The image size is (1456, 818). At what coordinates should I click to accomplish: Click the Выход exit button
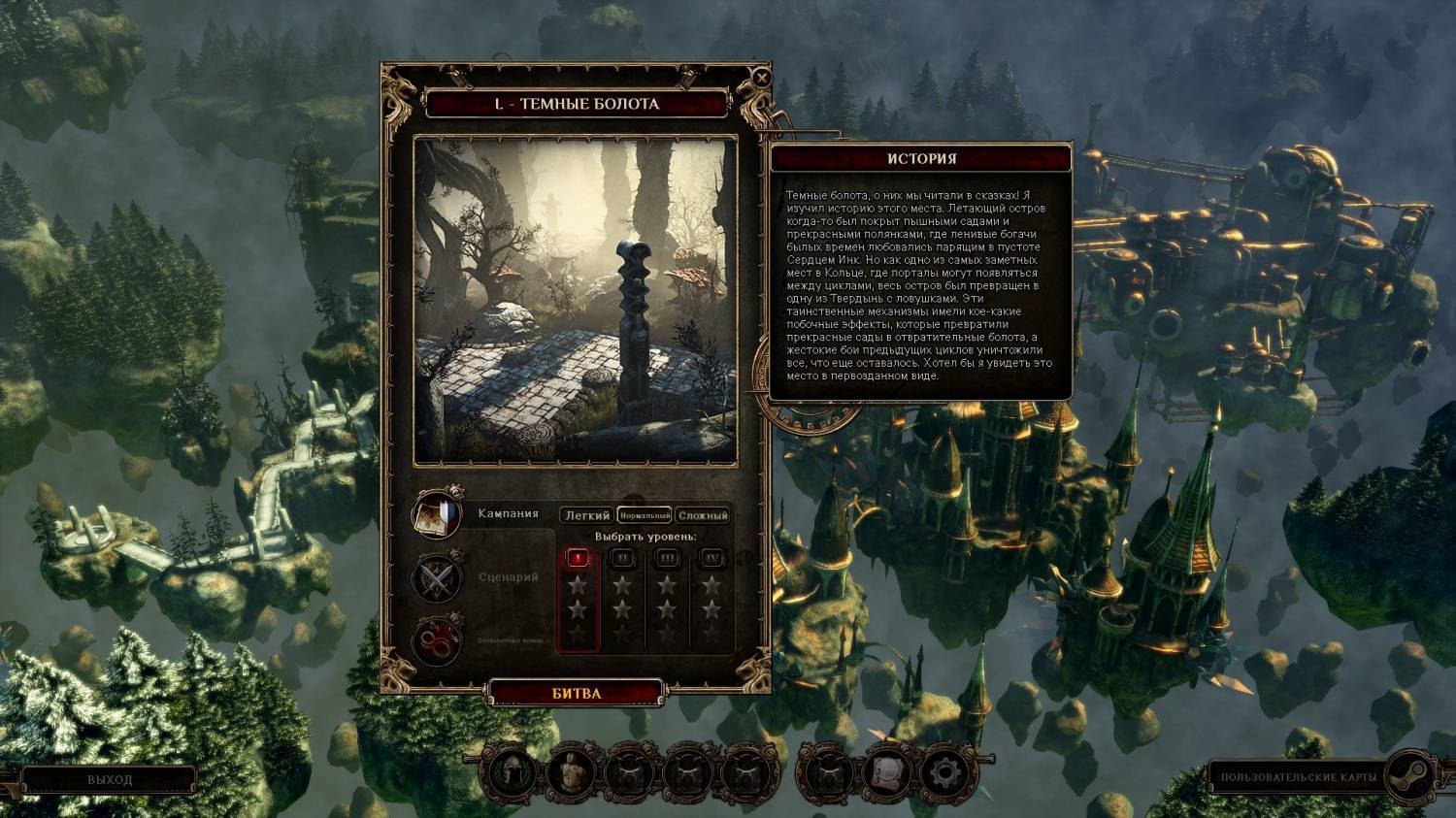pyautogui.click(x=109, y=779)
